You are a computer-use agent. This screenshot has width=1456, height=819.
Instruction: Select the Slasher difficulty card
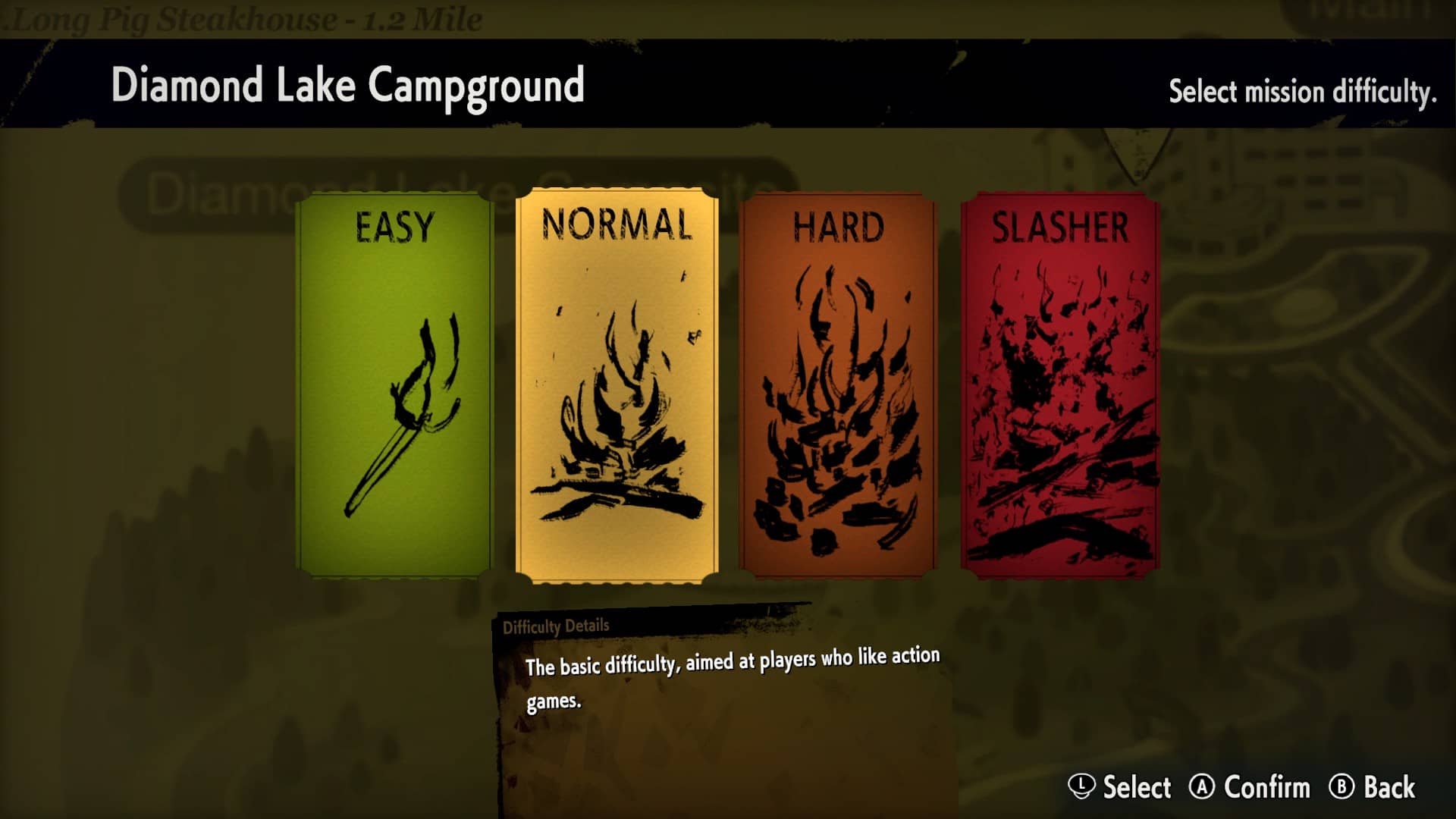click(x=1059, y=385)
